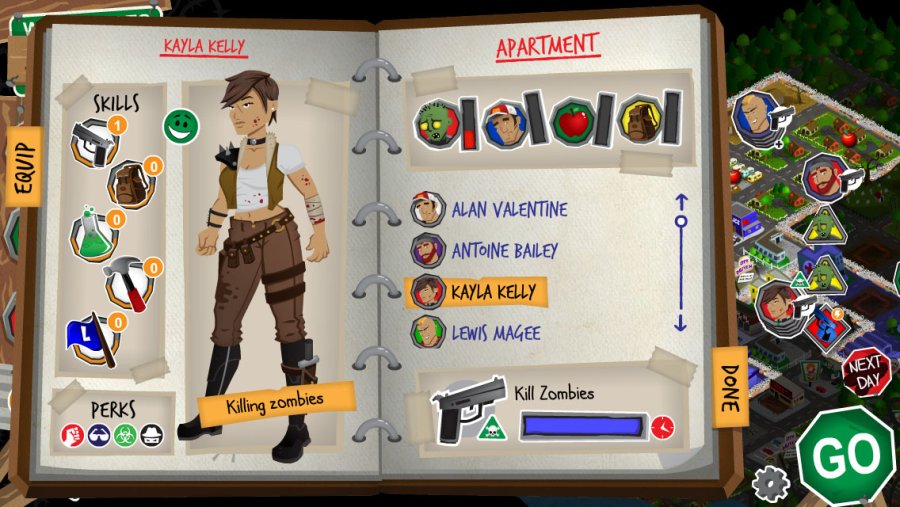Click the red apple food icon
This screenshot has width=900, height=507.
tap(571, 122)
